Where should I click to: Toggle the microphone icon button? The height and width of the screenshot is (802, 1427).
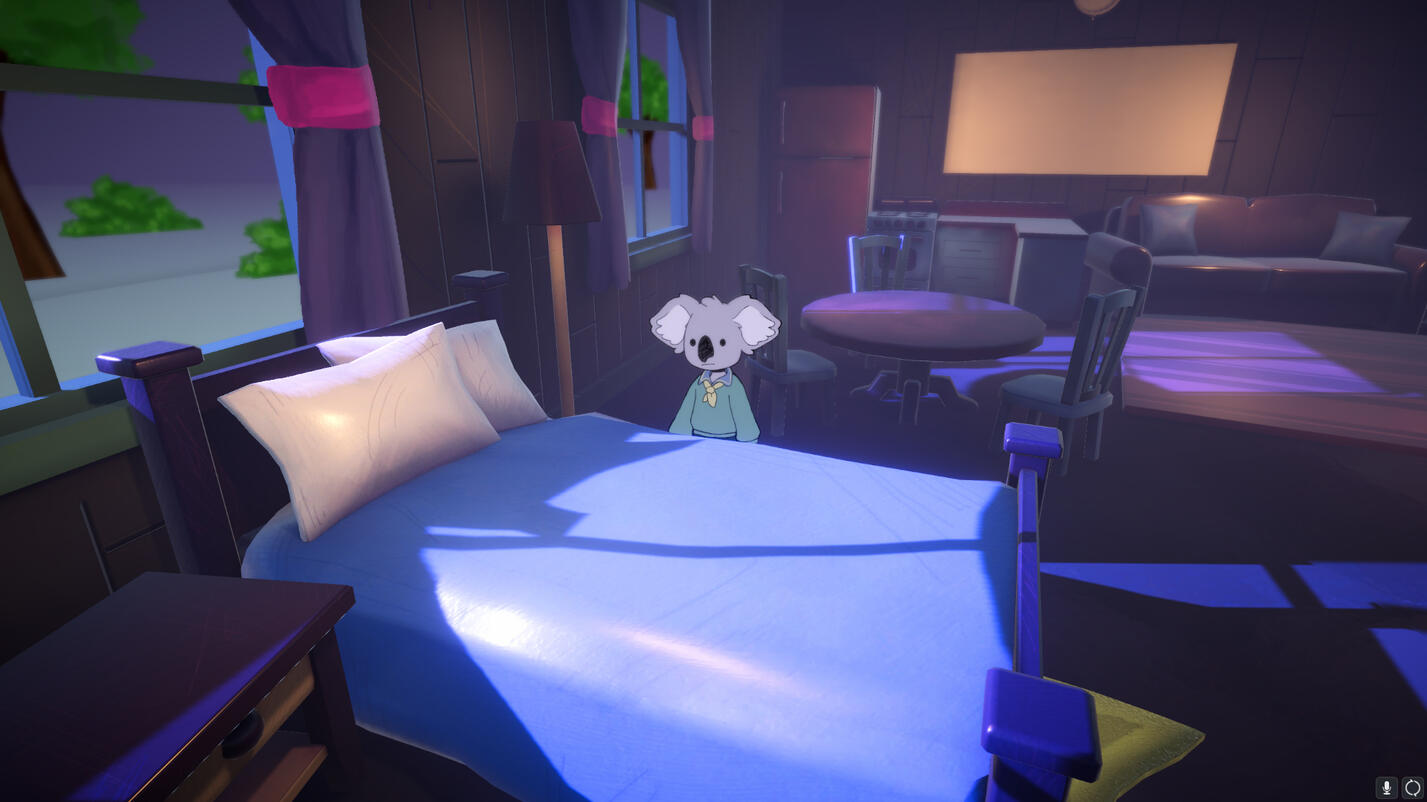point(1386,787)
